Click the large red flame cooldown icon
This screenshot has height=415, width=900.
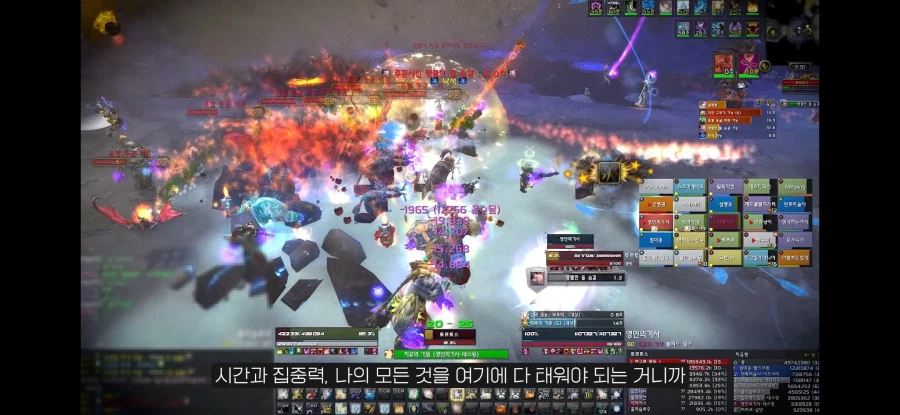point(724,65)
